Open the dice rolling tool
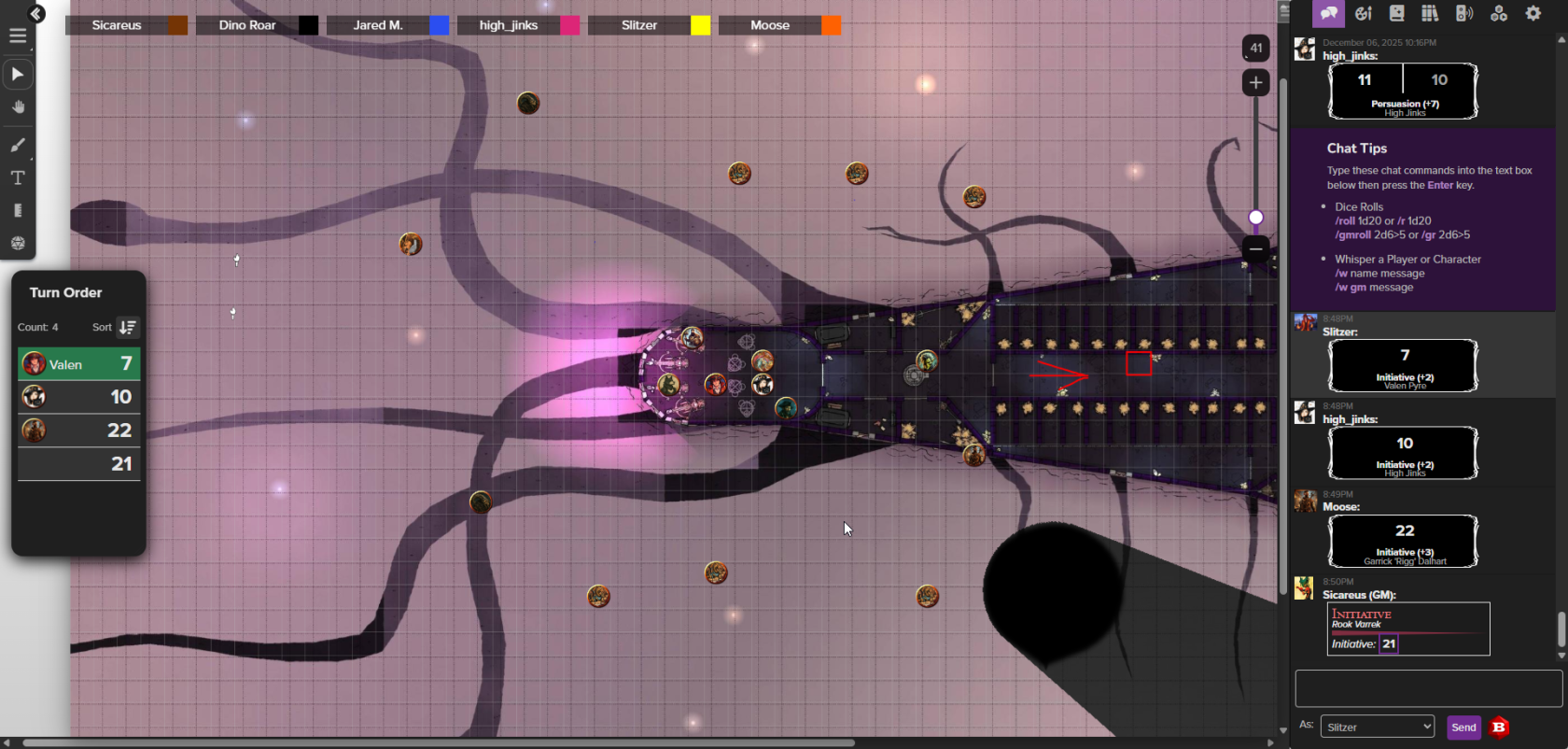 [18, 243]
